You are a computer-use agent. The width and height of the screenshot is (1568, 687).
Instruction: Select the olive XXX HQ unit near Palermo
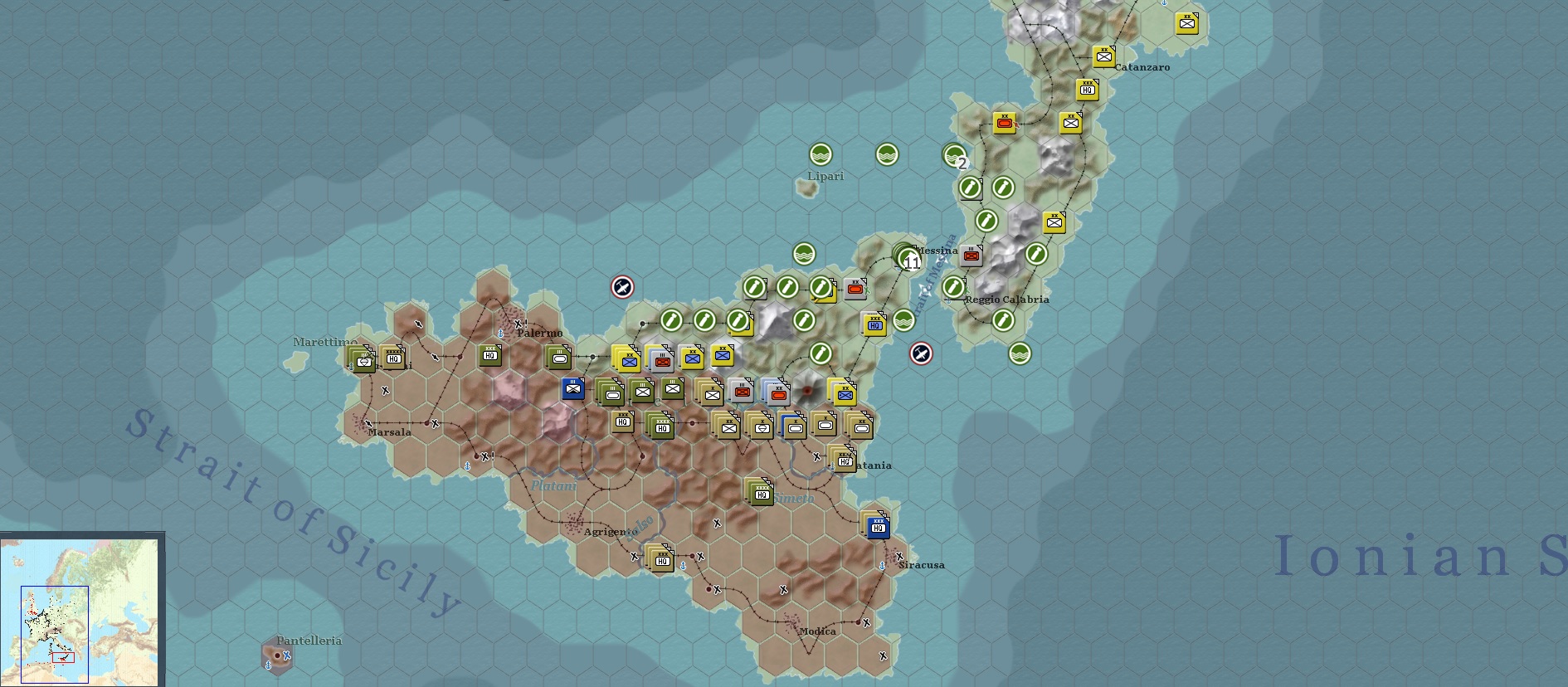(489, 357)
